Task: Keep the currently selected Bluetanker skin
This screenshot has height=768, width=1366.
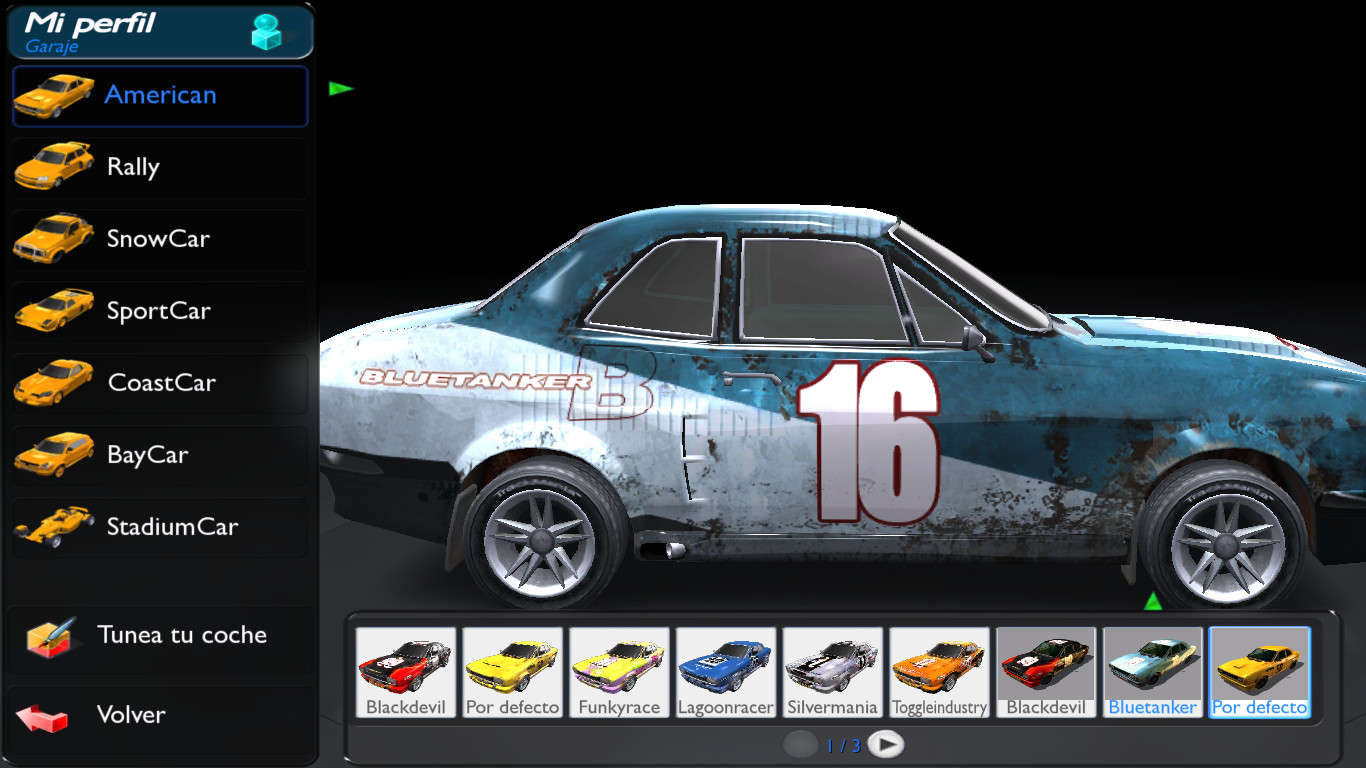Action: (1153, 665)
